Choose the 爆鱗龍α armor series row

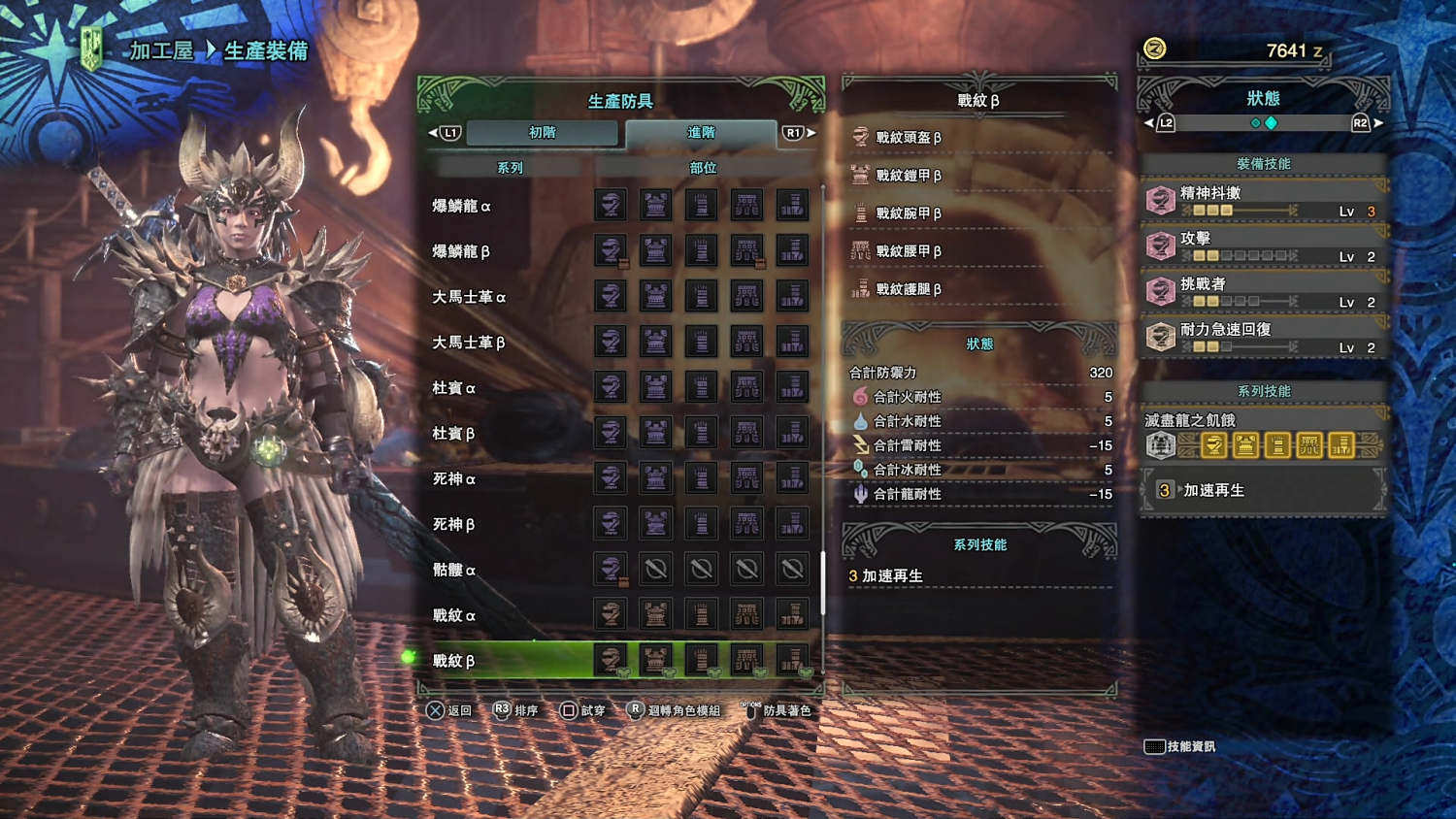pyautogui.click(x=462, y=206)
